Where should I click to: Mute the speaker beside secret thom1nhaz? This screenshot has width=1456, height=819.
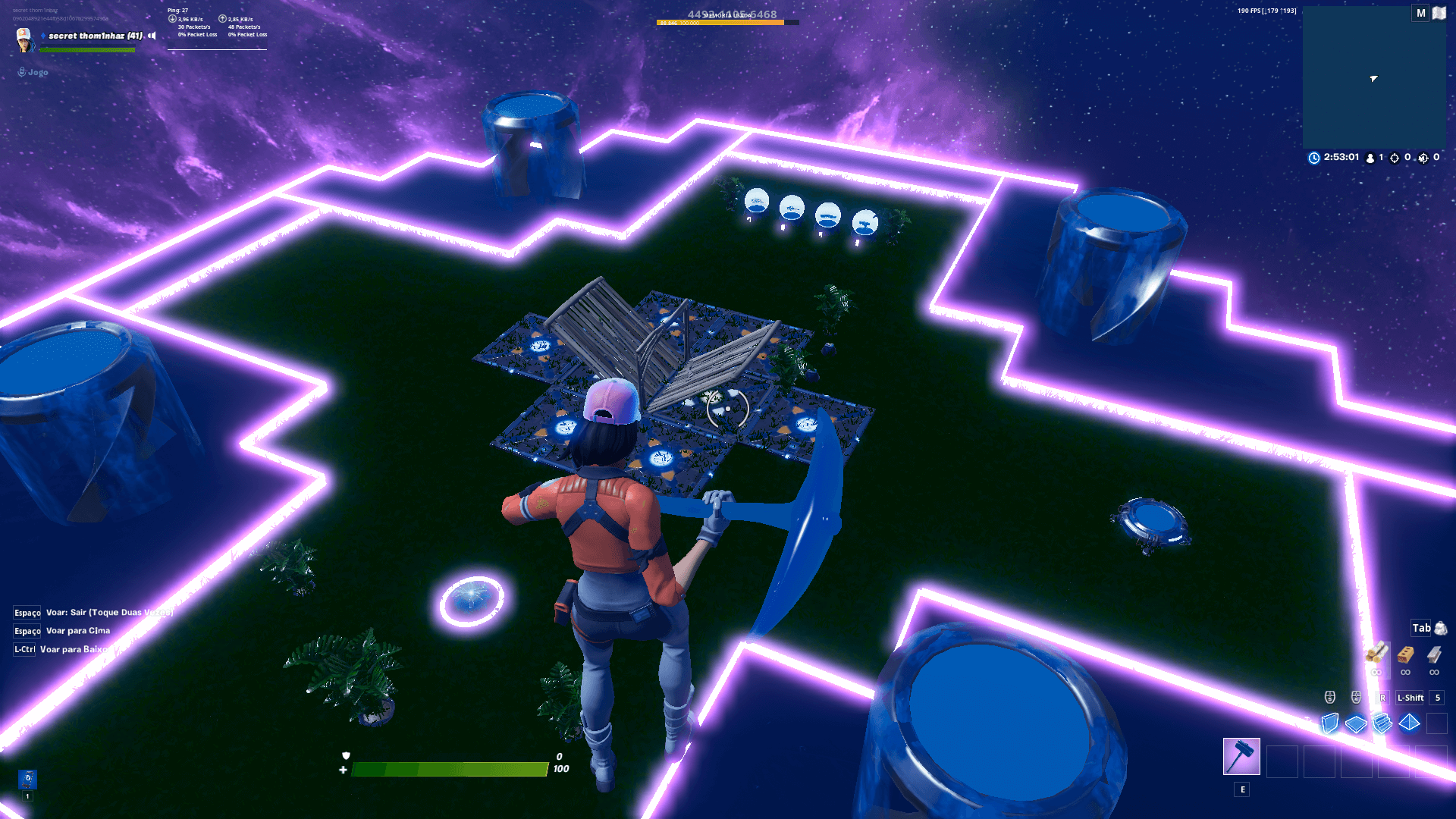click(151, 35)
